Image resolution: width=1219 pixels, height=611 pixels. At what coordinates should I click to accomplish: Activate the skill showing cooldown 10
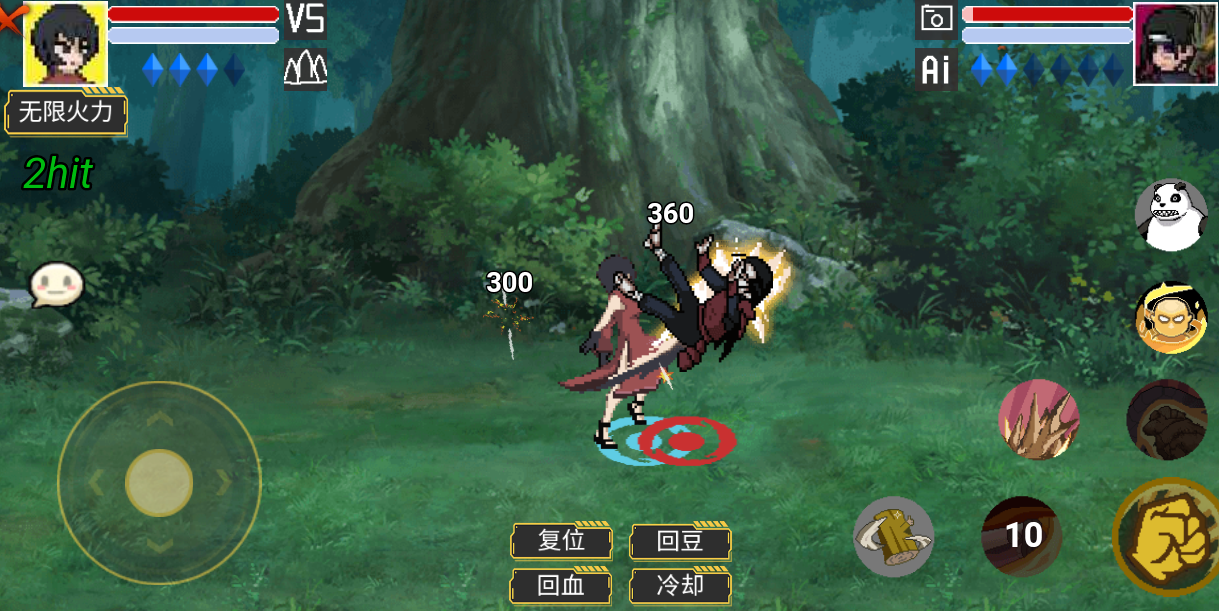(x=1022, y=536)
